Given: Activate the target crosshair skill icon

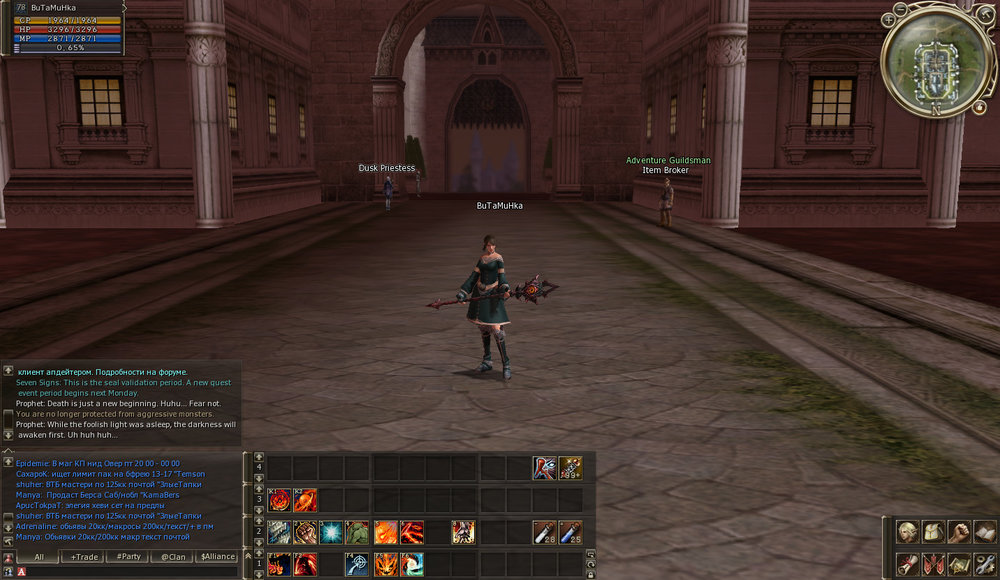Looking at the screenshot, I should [x=358, y=564].
